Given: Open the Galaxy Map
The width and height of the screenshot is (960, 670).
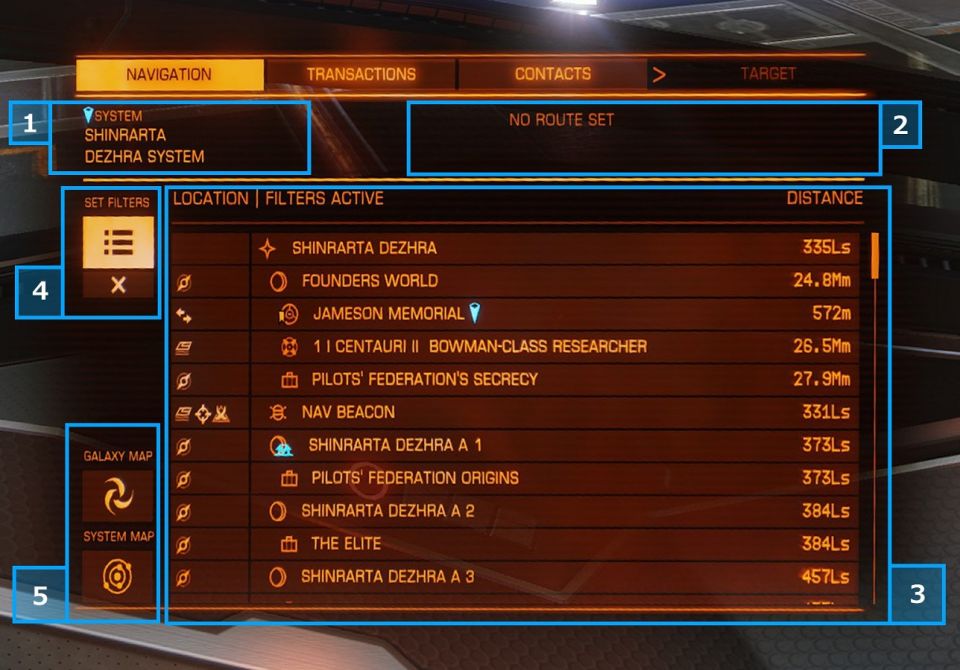Looking at the screenshot, I should [118, 495].
